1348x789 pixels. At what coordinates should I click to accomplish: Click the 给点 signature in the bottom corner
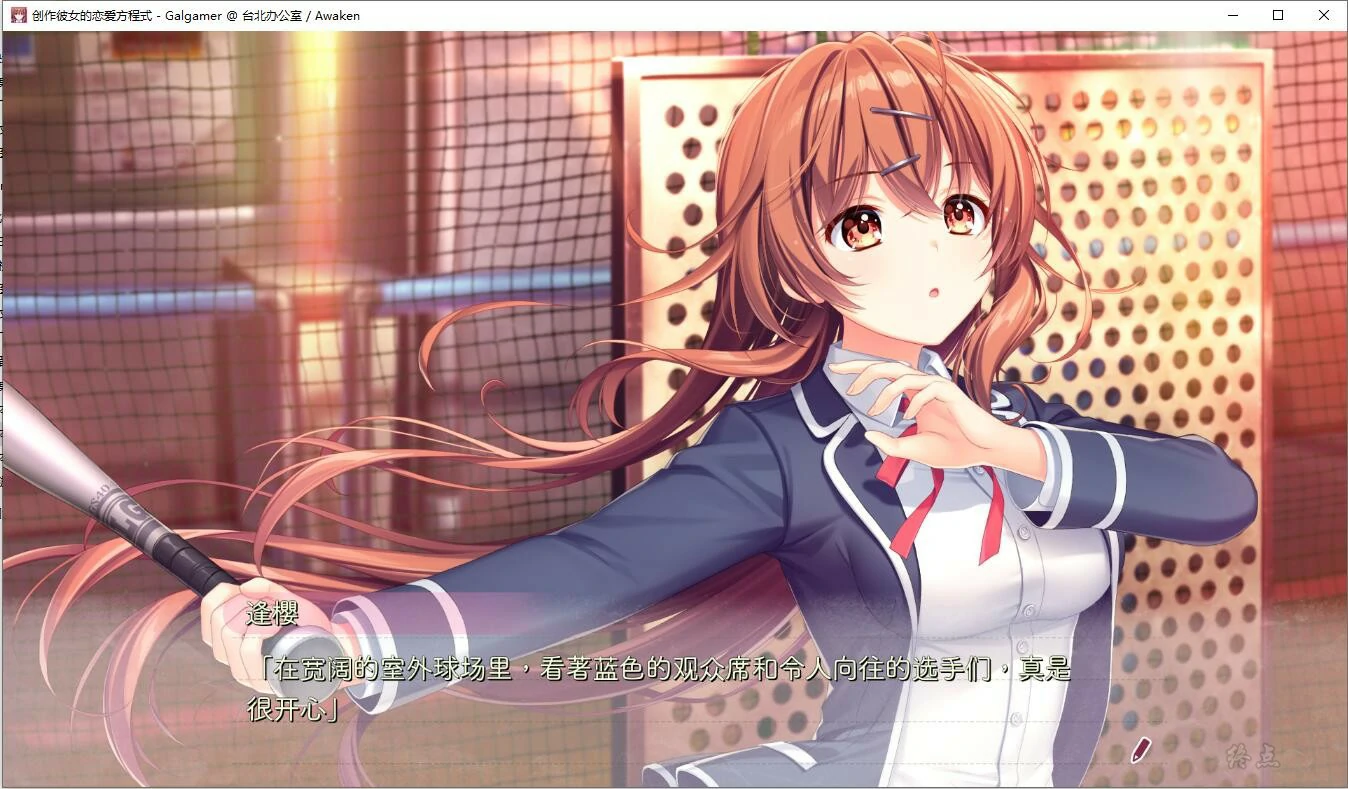click(1253, 756)
